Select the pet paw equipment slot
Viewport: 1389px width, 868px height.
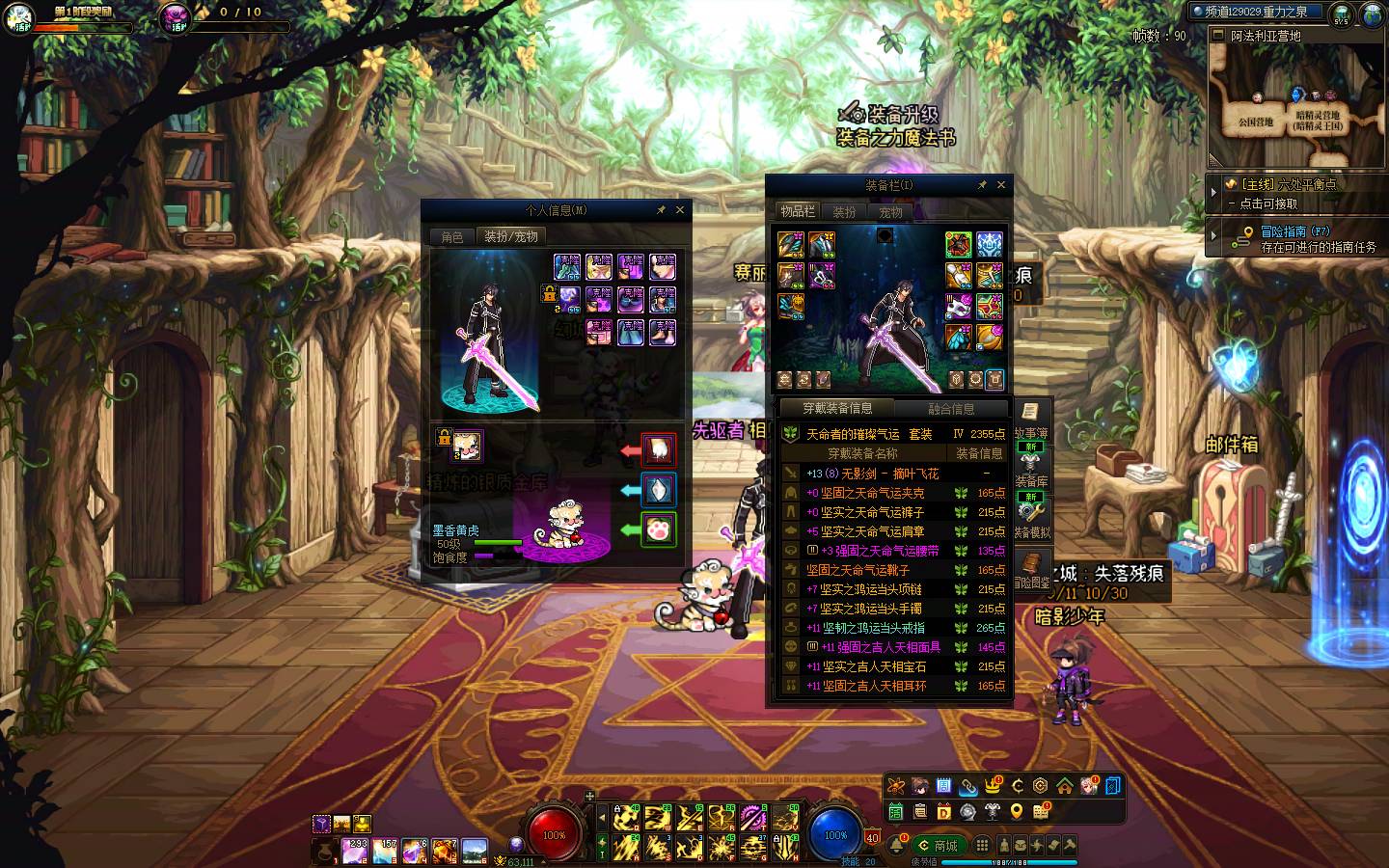pos(659,529)
